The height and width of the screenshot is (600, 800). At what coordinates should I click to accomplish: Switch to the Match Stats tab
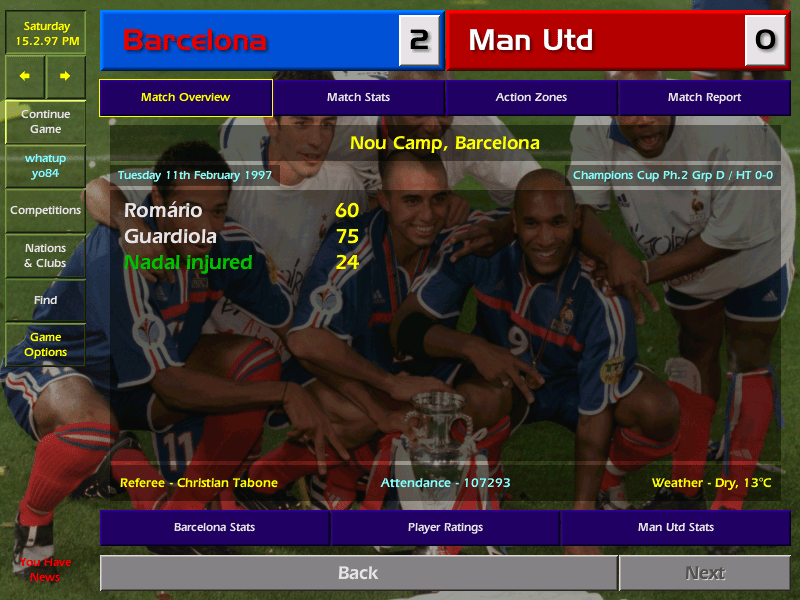[358, 98]
